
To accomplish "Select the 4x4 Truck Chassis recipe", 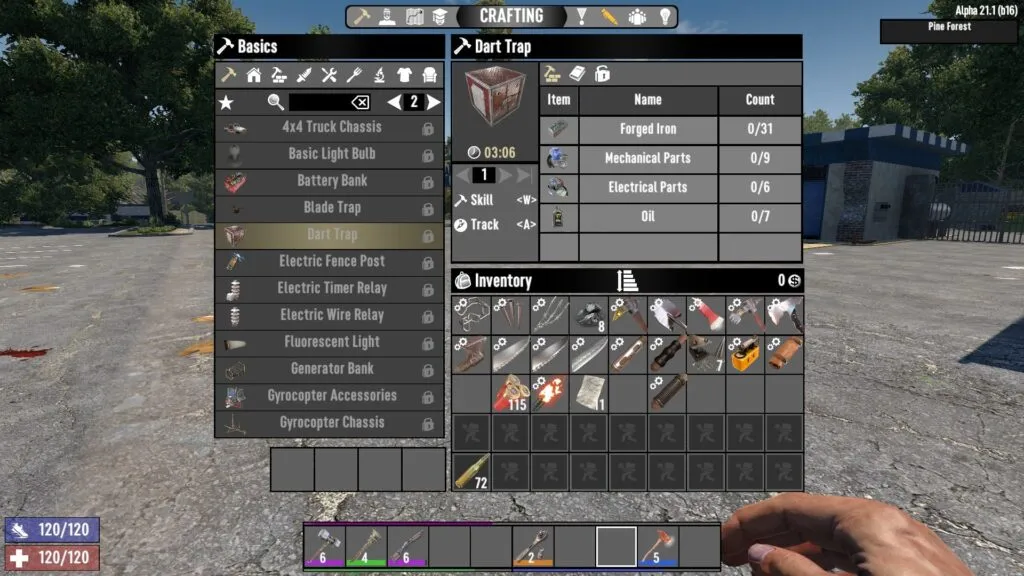I will pos(331,127).
